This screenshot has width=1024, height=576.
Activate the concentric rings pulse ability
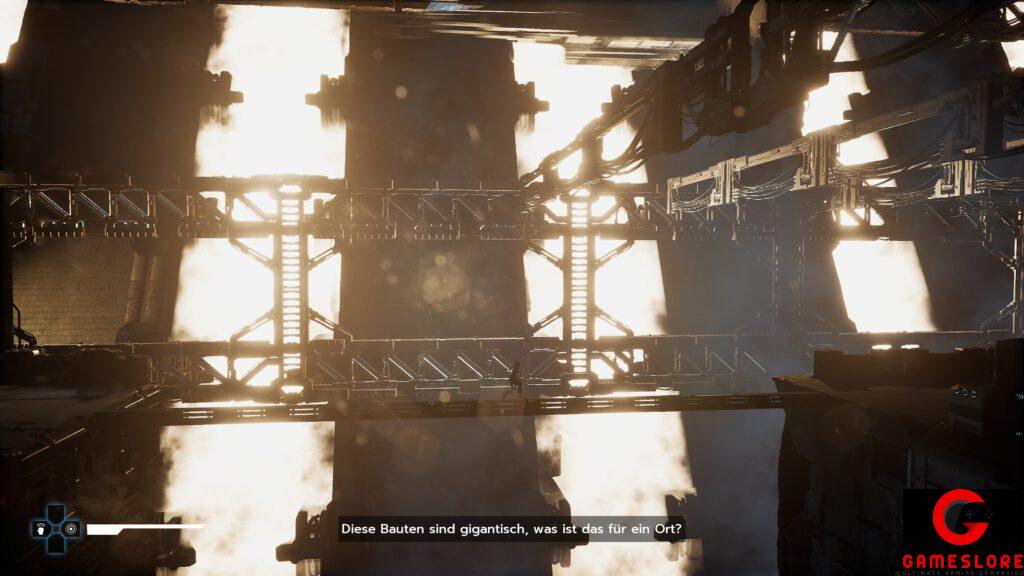tap(70, 527)
